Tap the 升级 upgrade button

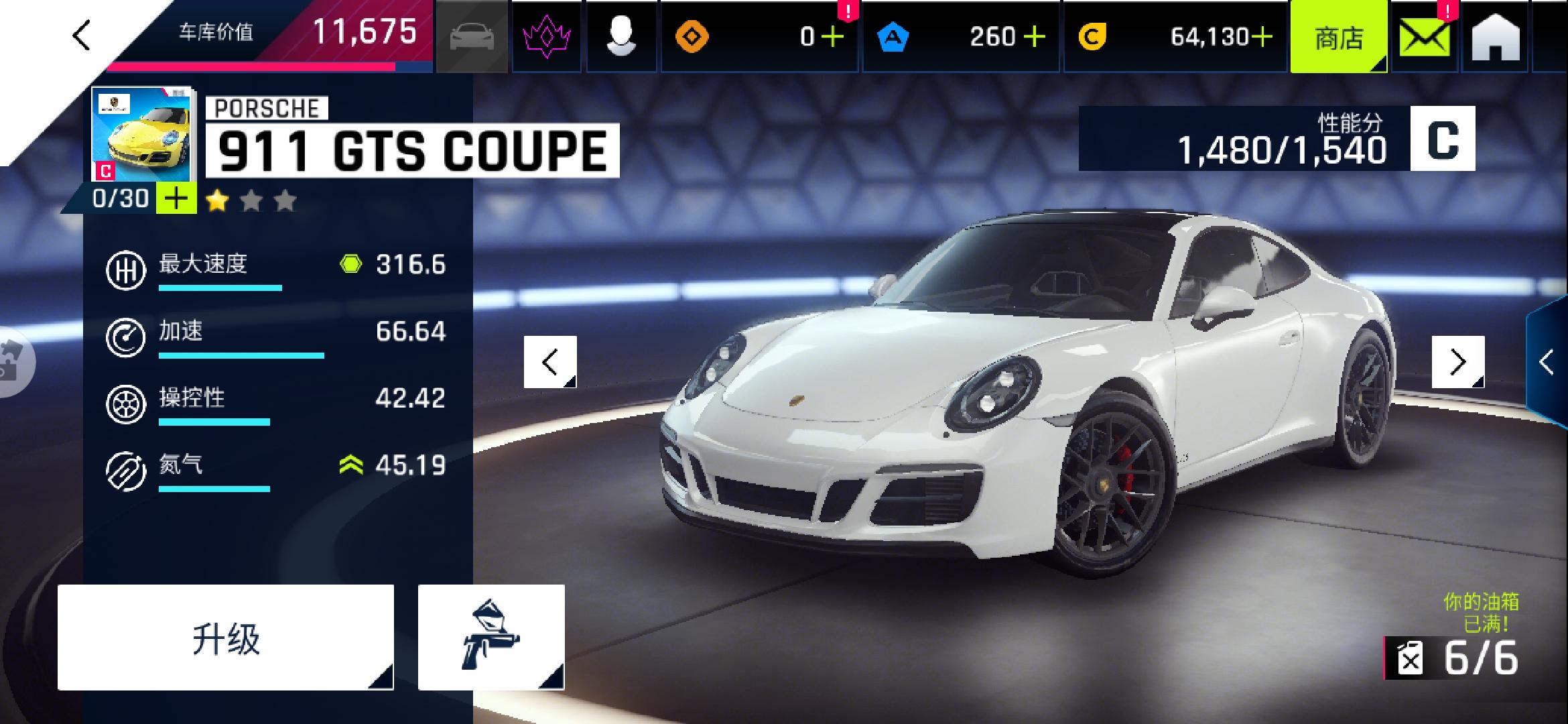226,638
